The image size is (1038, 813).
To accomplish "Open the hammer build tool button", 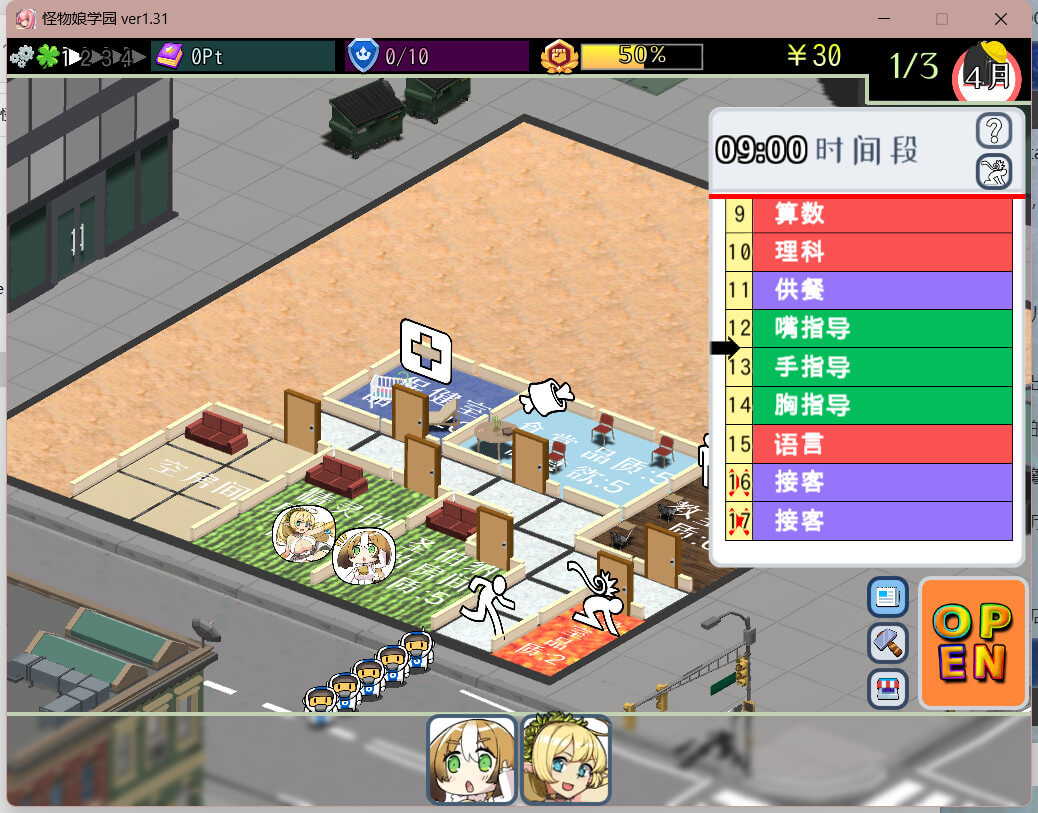I will 888,642.
